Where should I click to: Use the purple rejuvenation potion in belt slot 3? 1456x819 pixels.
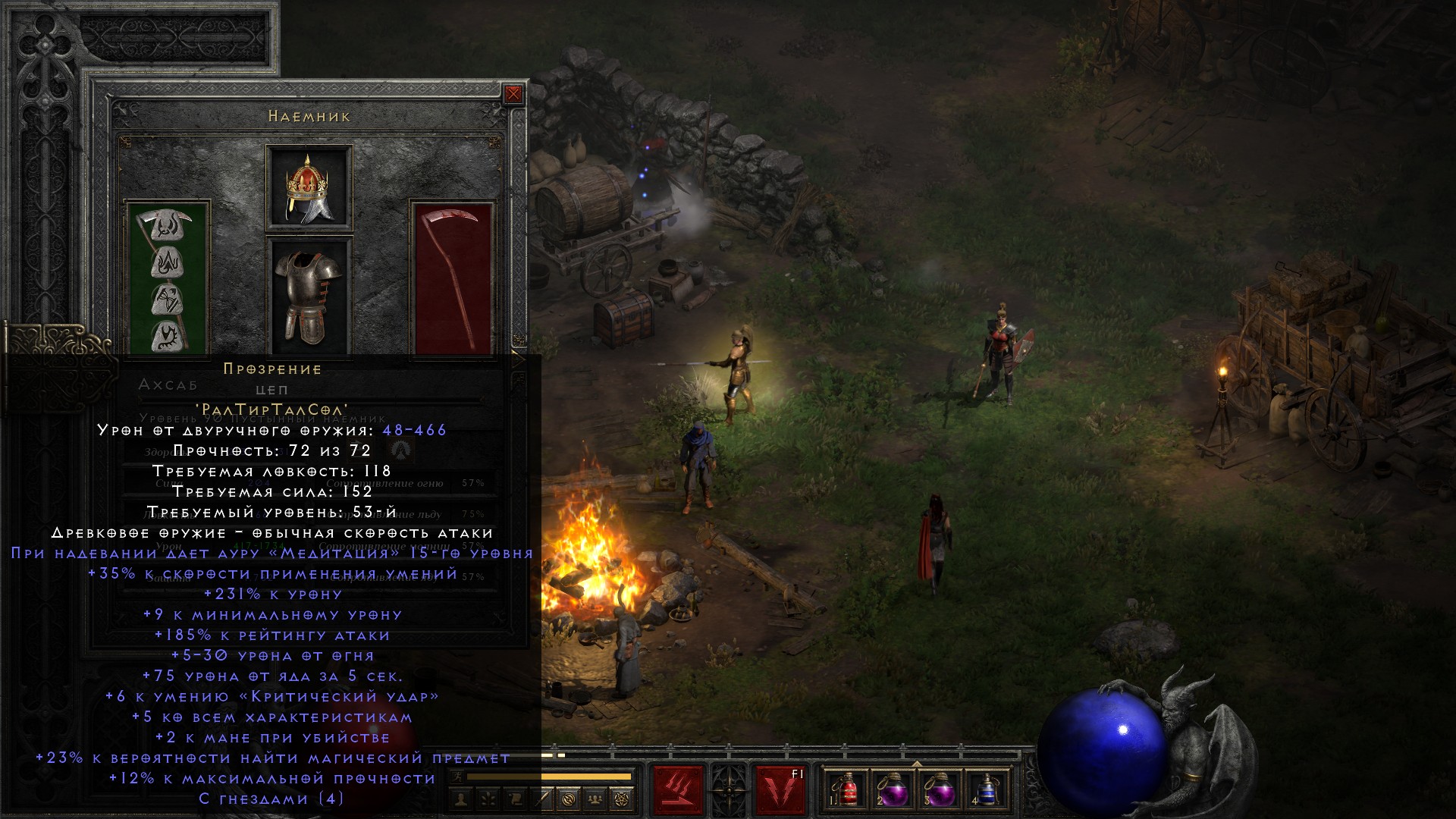(x=939, y=789)
